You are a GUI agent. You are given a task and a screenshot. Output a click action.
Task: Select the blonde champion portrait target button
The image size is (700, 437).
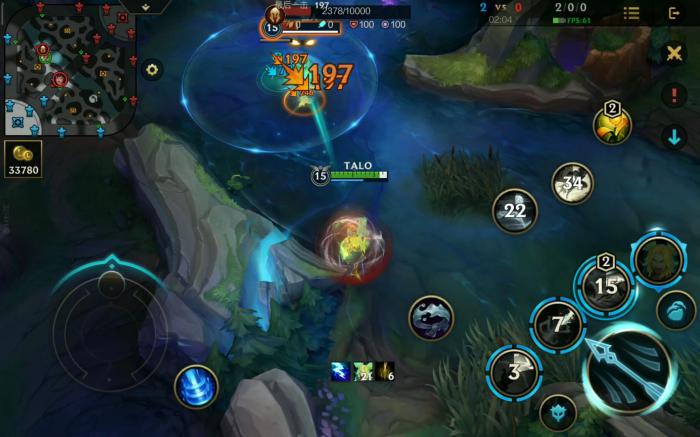[658, 259]
